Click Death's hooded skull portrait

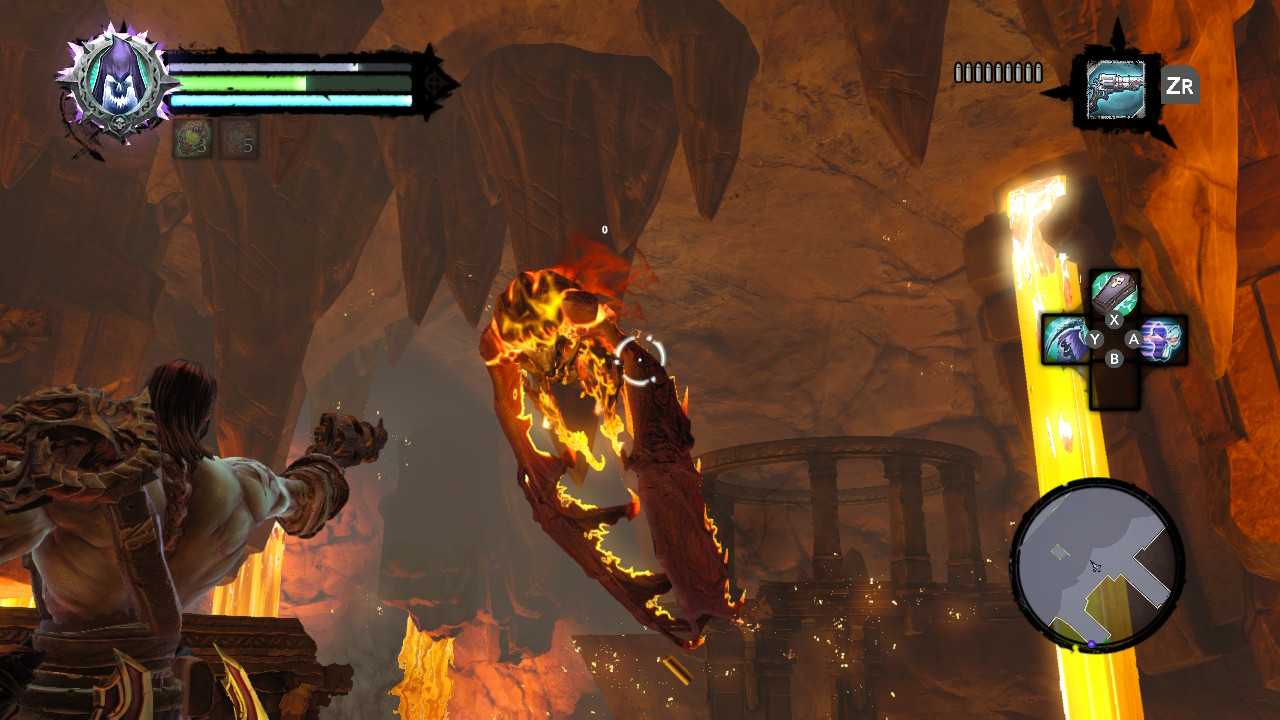coord(119,83)
